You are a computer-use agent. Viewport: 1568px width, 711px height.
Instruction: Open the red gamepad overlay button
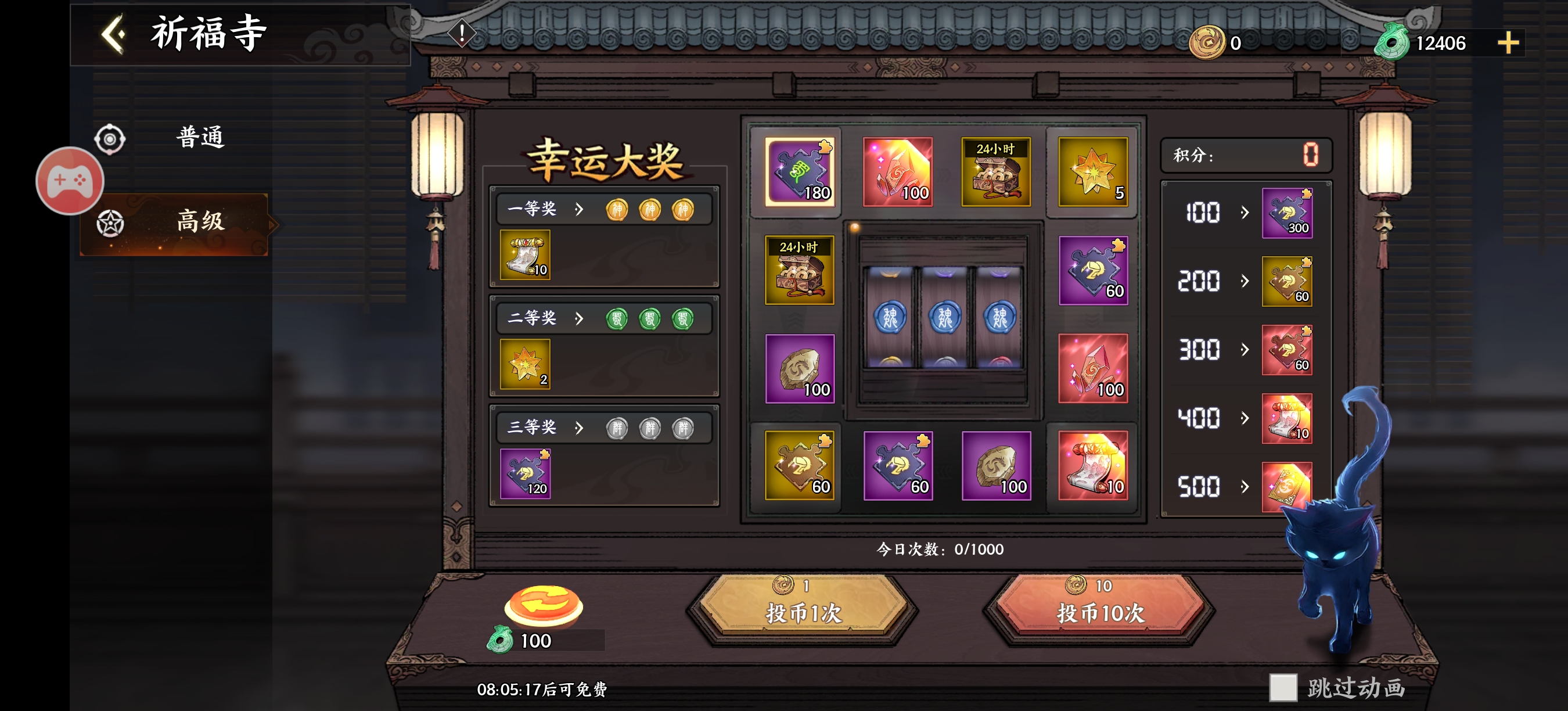[x=70, y=181]
